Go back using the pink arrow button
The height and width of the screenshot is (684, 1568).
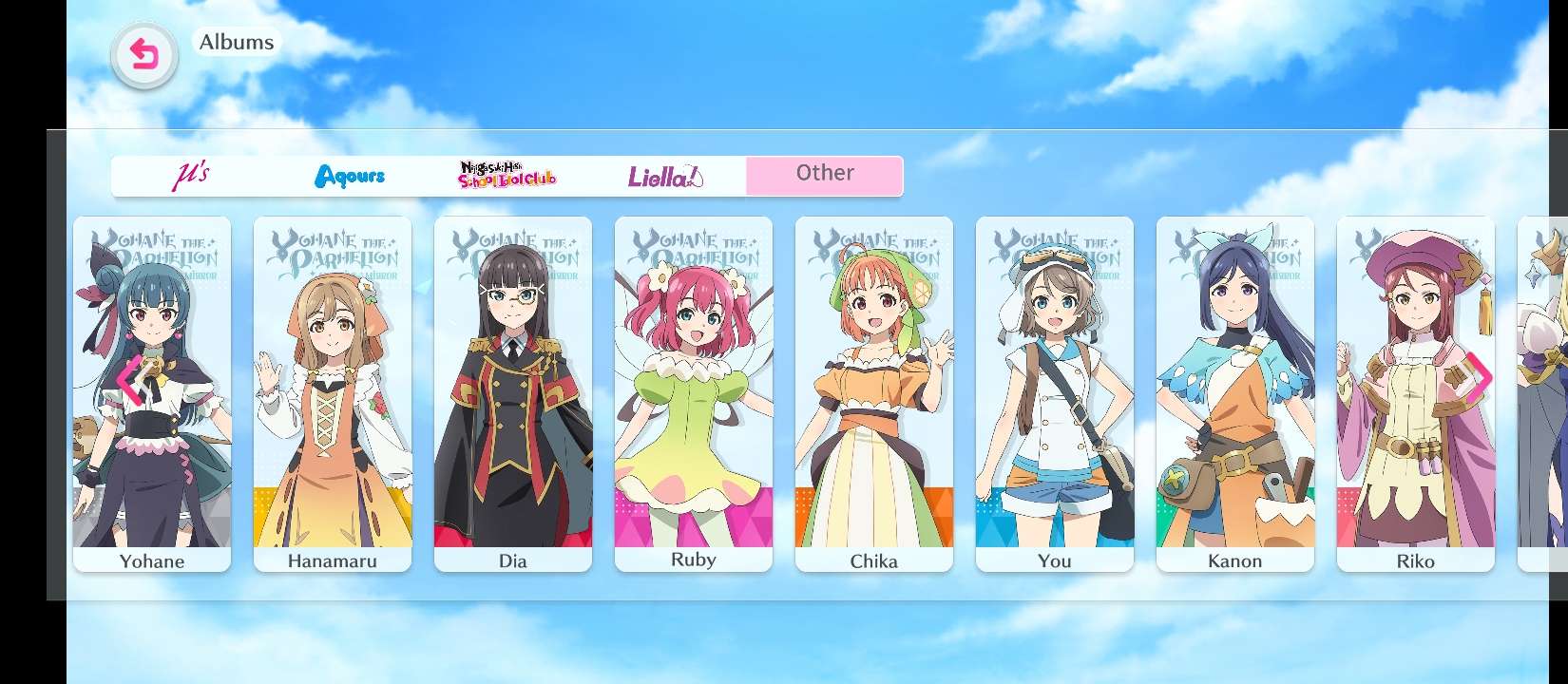(x=144, y=55)
